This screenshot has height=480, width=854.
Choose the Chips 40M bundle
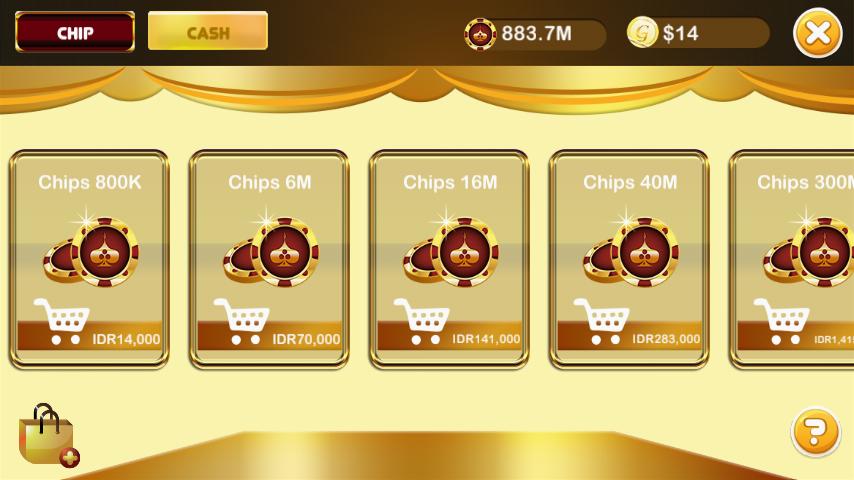(x=629, y=260)
